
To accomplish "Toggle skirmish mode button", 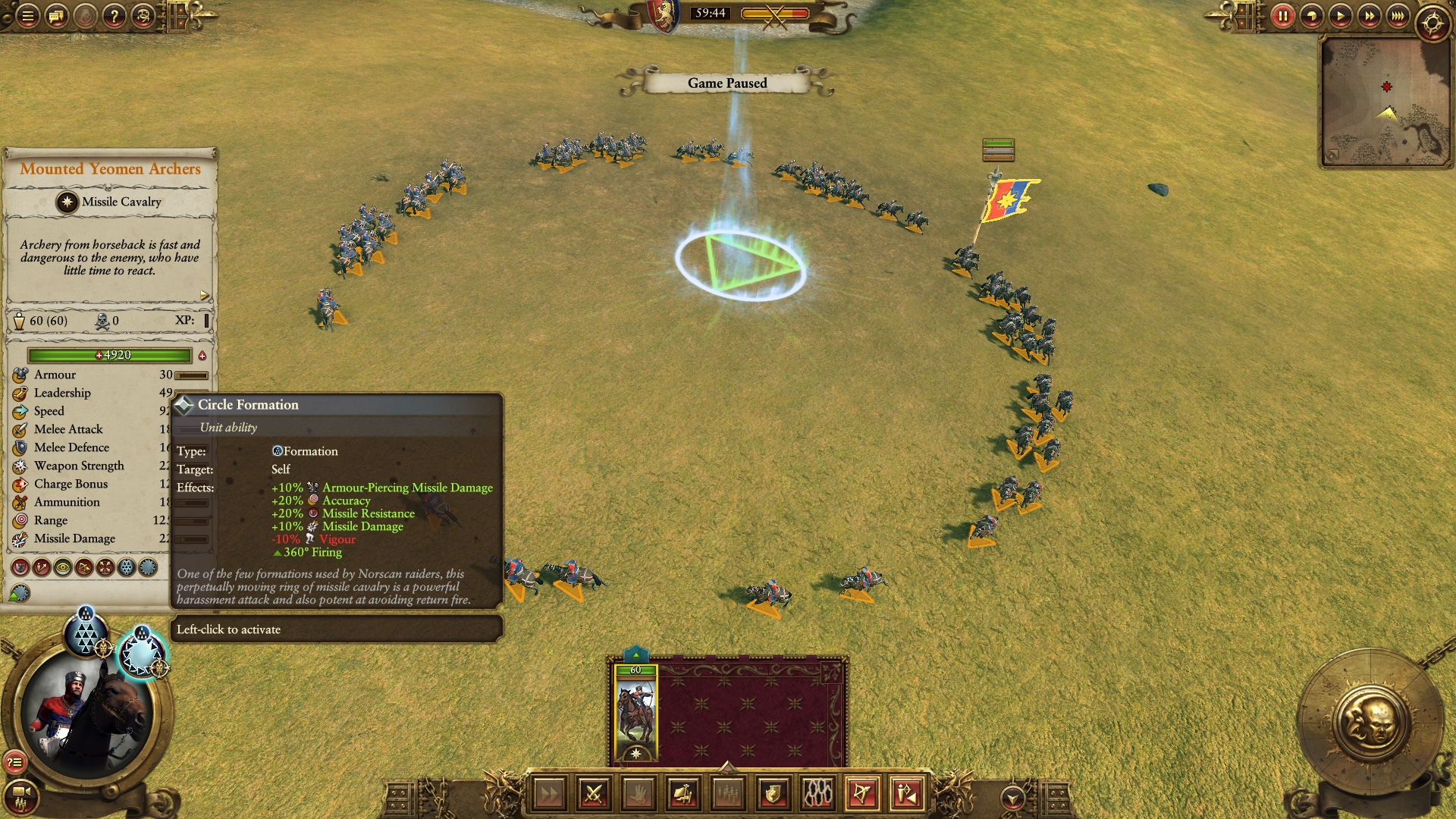I will pyautogui.click(x=907, y=794).
